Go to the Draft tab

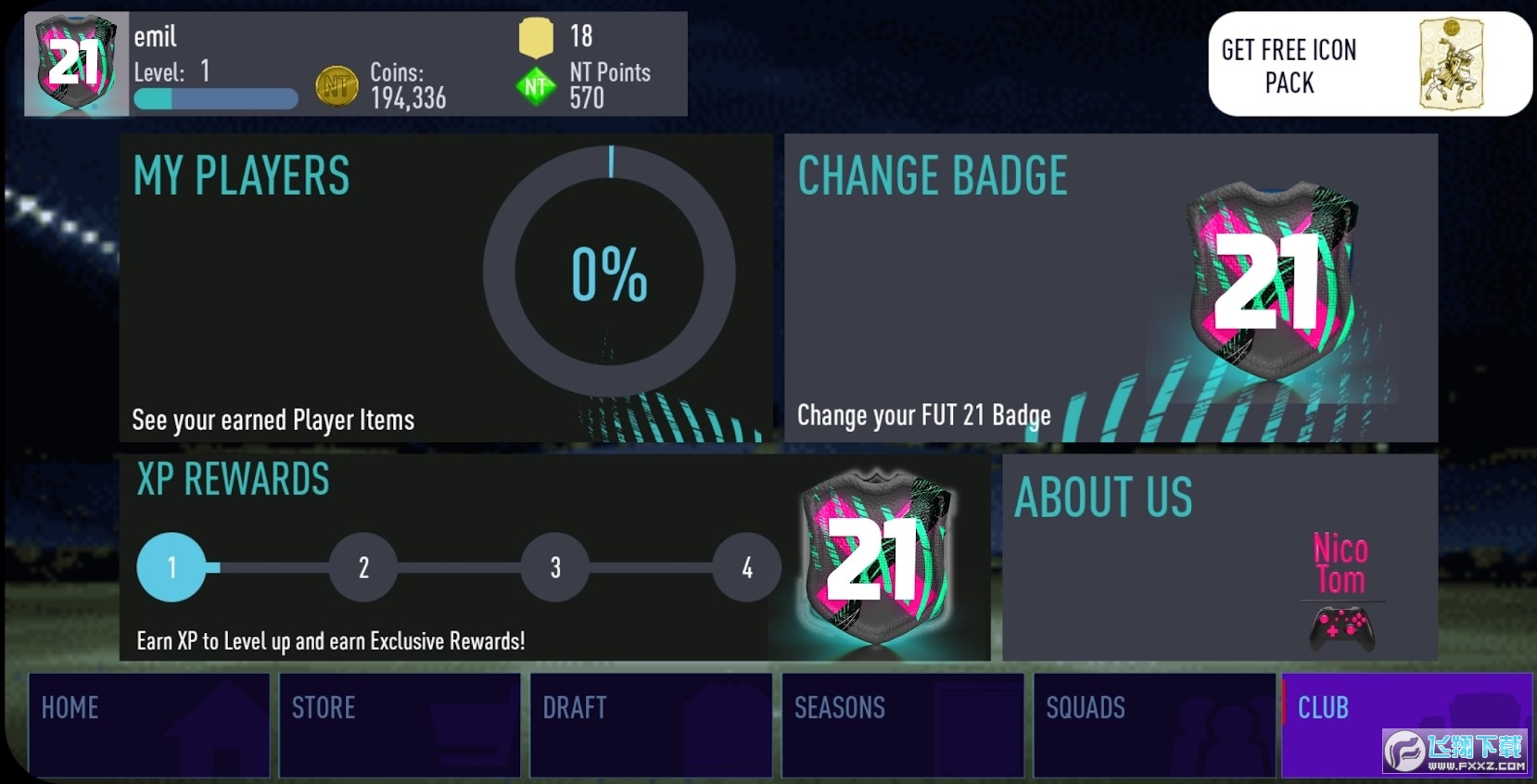pyautogui.click(x=651, y=725)
